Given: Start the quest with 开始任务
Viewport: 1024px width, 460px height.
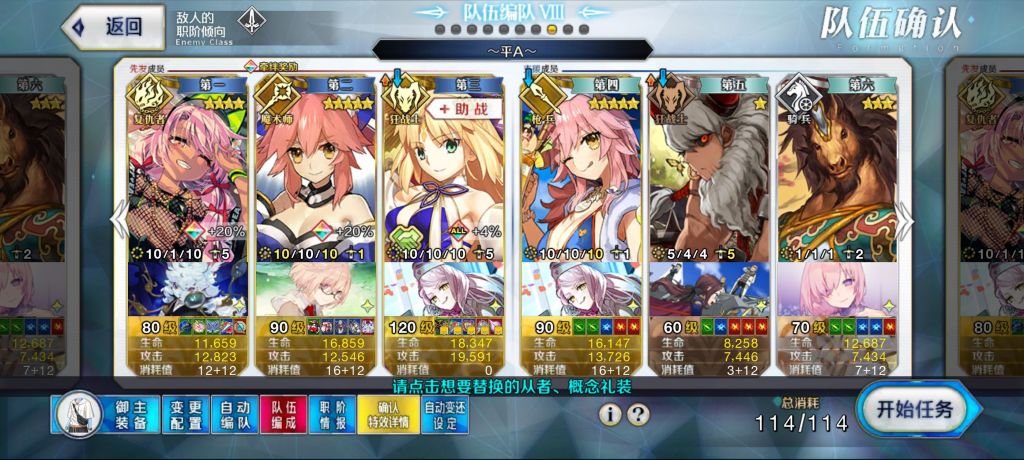Looking at the screenshot, I should click(914, 409).
